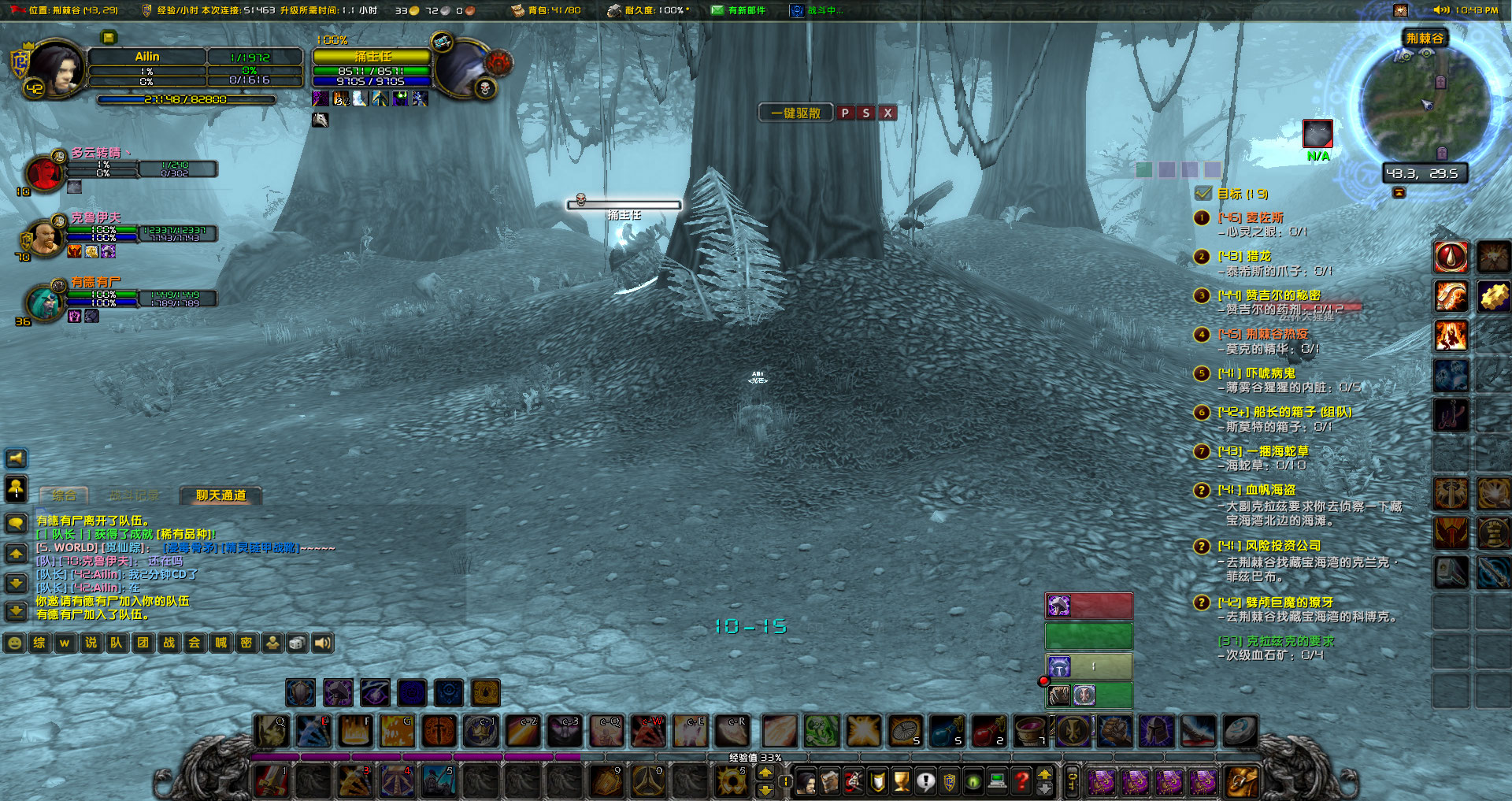Screen dimensions: 1512x801
Task: Open the guild panel via the Alliance crest icon
Action: [949, 780]
